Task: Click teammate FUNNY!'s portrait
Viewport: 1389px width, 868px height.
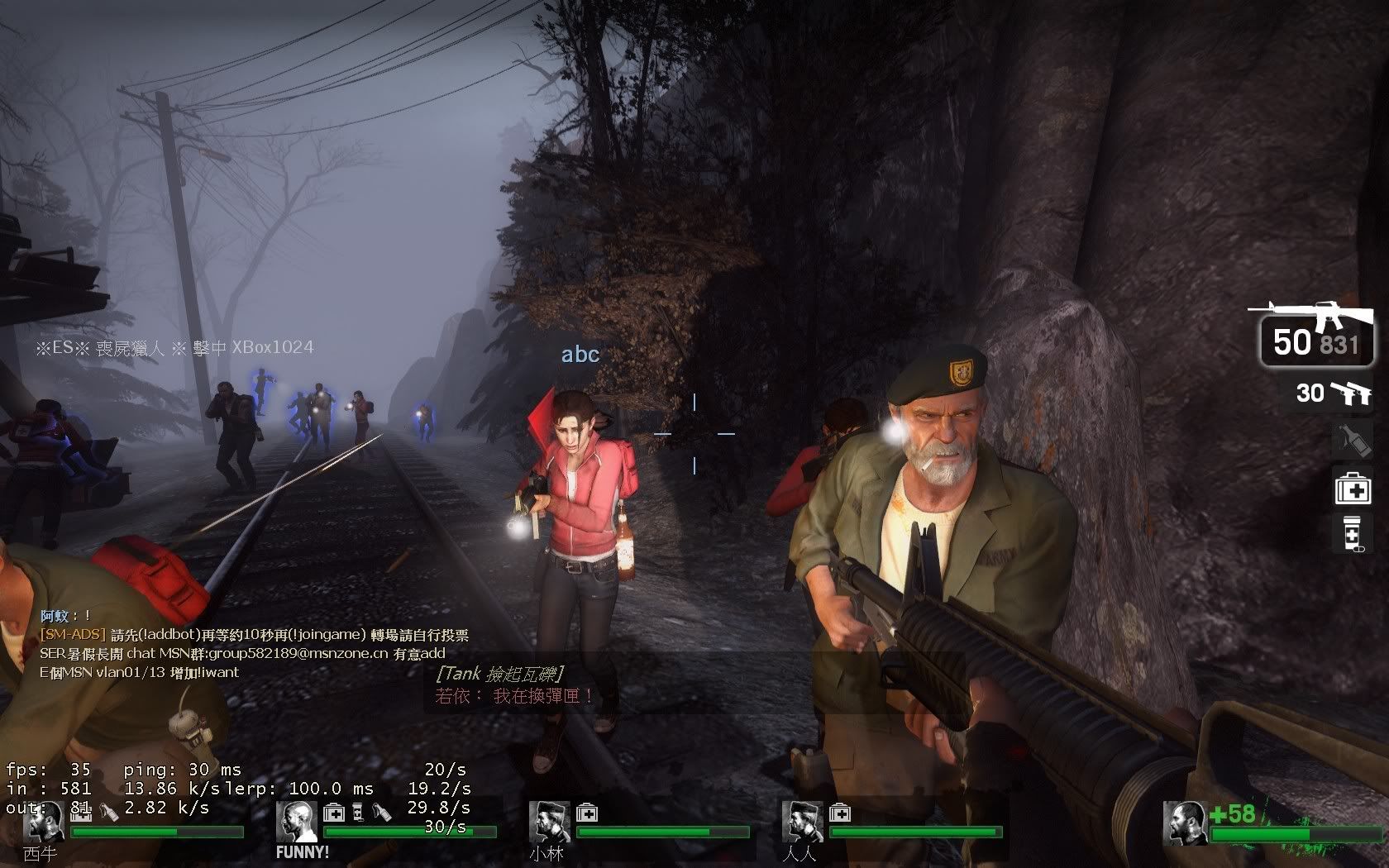Action: [x=296, y=823]
